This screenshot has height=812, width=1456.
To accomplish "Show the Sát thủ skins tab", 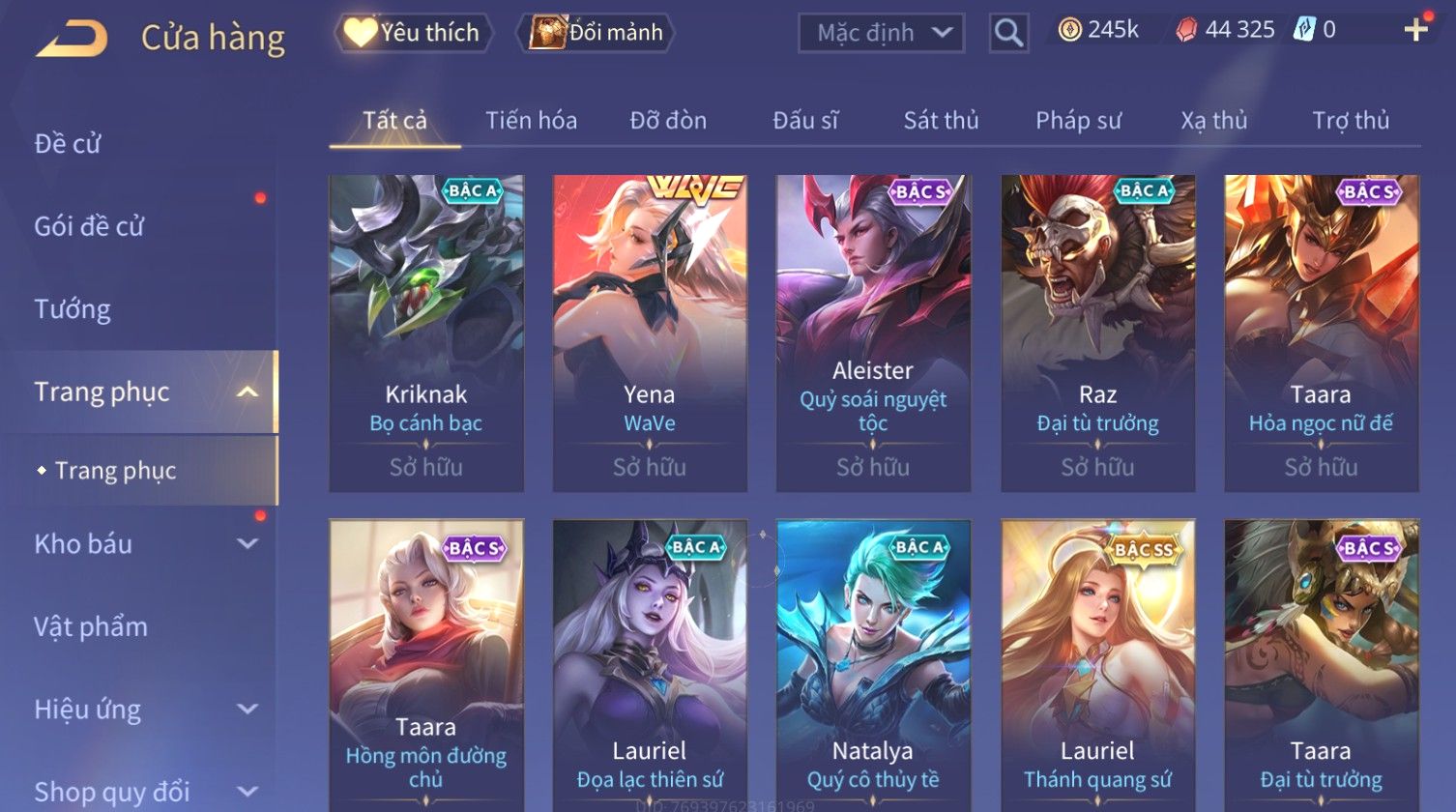I will tap(941, 121).
